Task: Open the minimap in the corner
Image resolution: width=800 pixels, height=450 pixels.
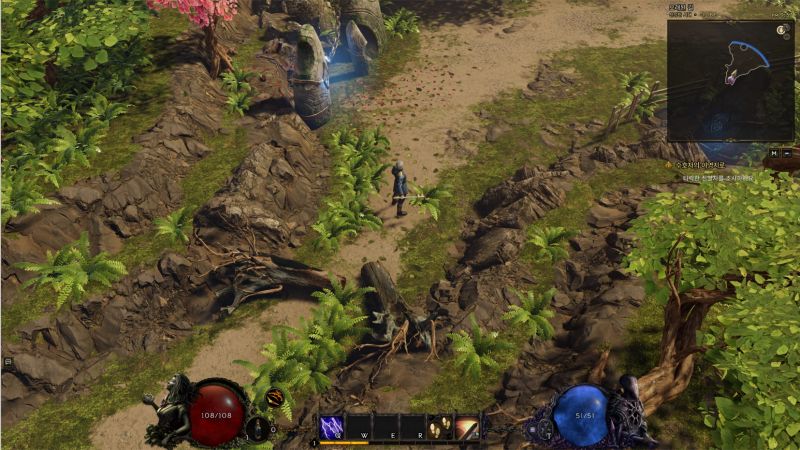Action: tap(728, 80)
